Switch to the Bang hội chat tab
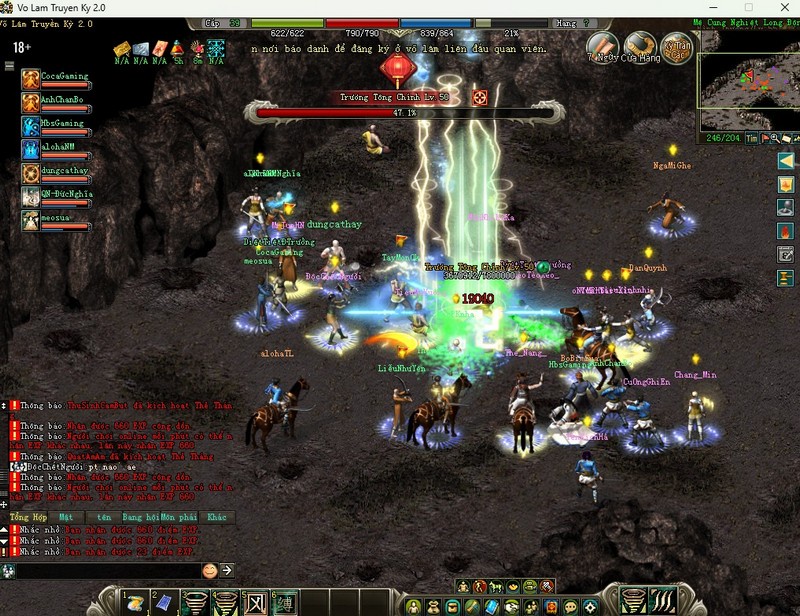The height and width of the screenshot is (616, 800). point(144,517)
